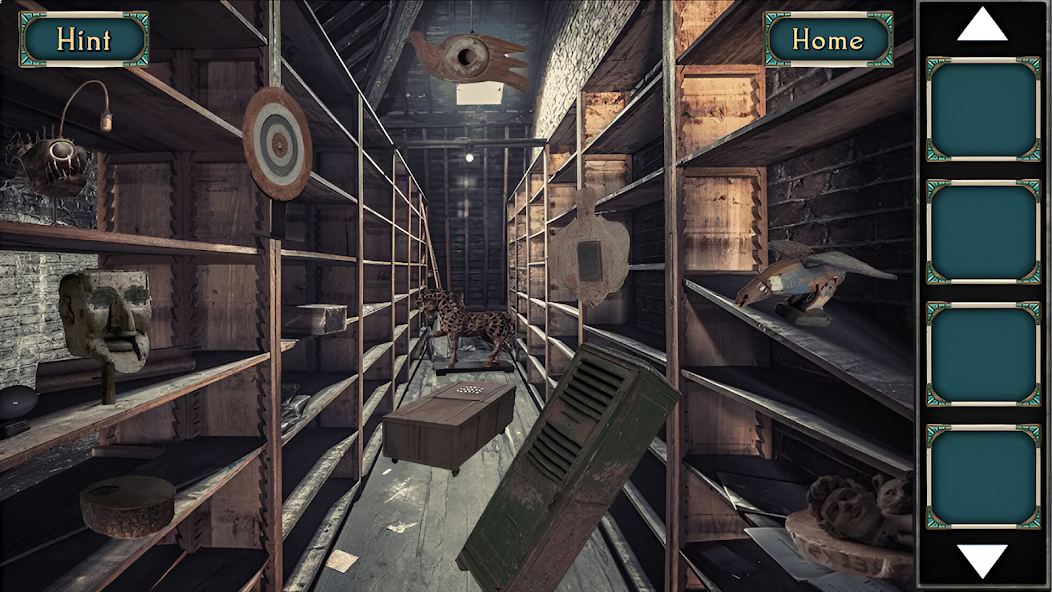Open the Hint button
Image resolution: width=1052 pixels, height=592 pixels.
click(x=84, y=39)
